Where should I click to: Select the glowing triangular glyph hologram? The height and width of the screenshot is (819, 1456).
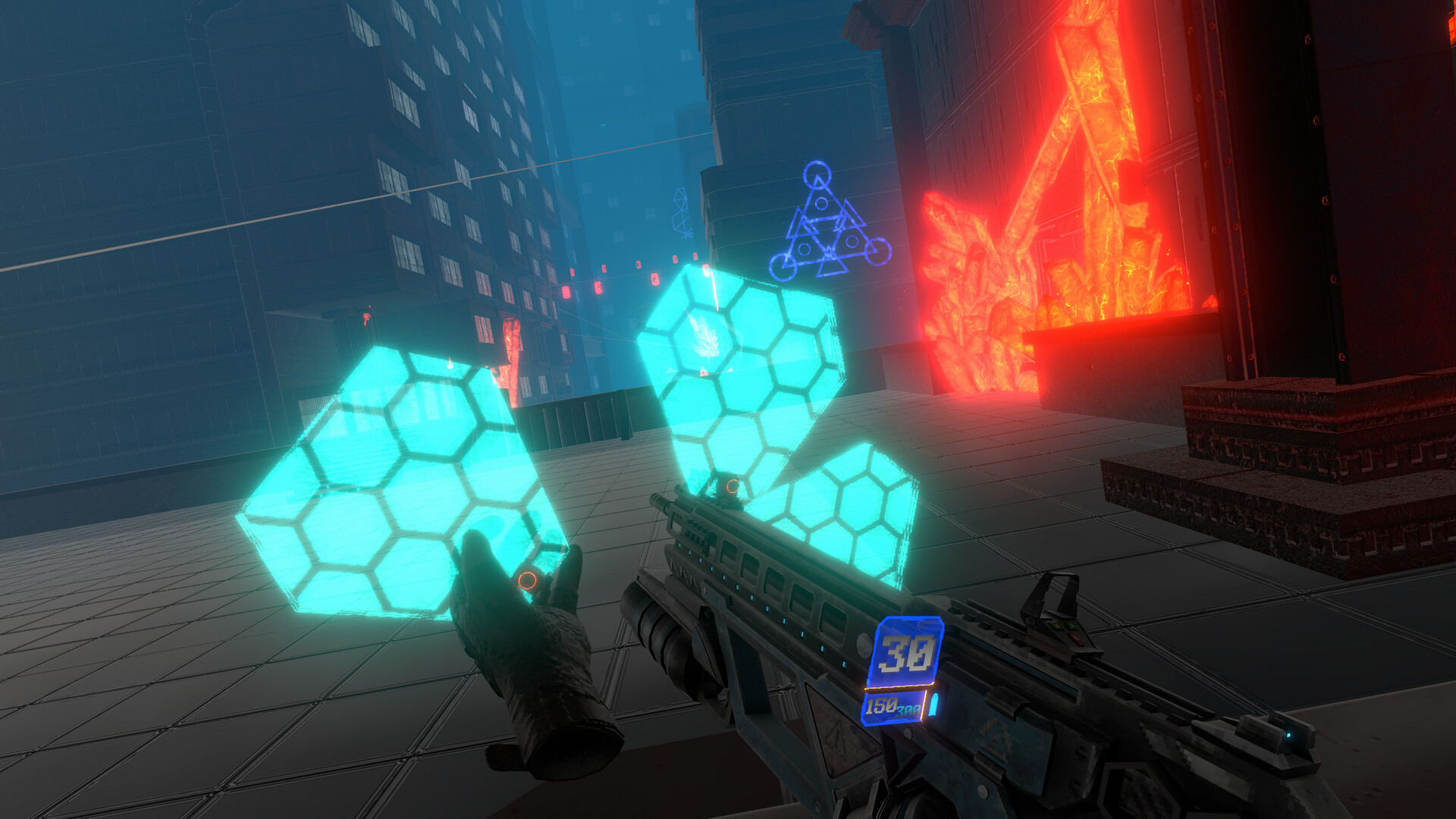pyautogui.click(x=827, y=220)
